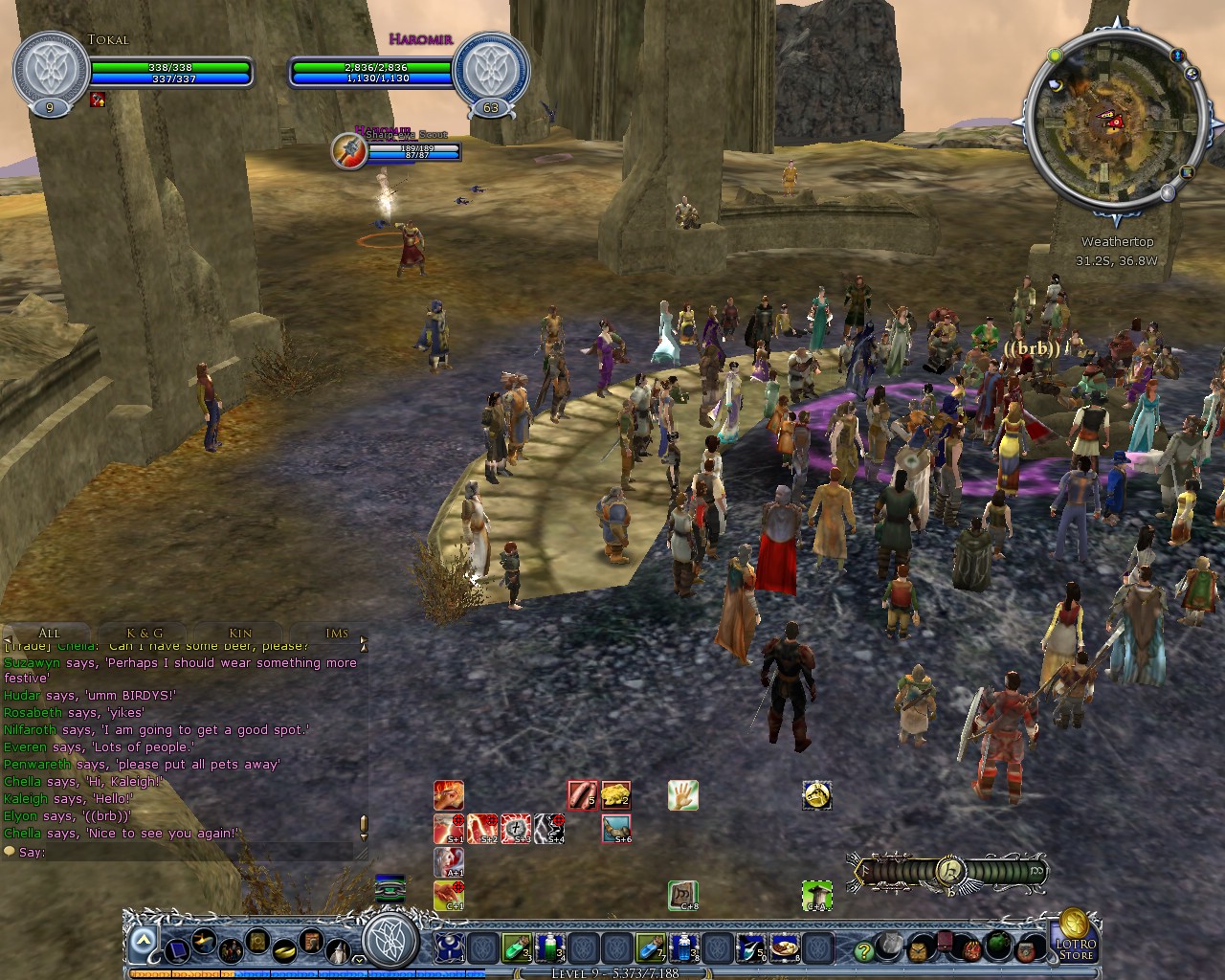1225x980 pixels.
Task: Open the blue tome icon on the left toolbar
Action: click(176, 950)
